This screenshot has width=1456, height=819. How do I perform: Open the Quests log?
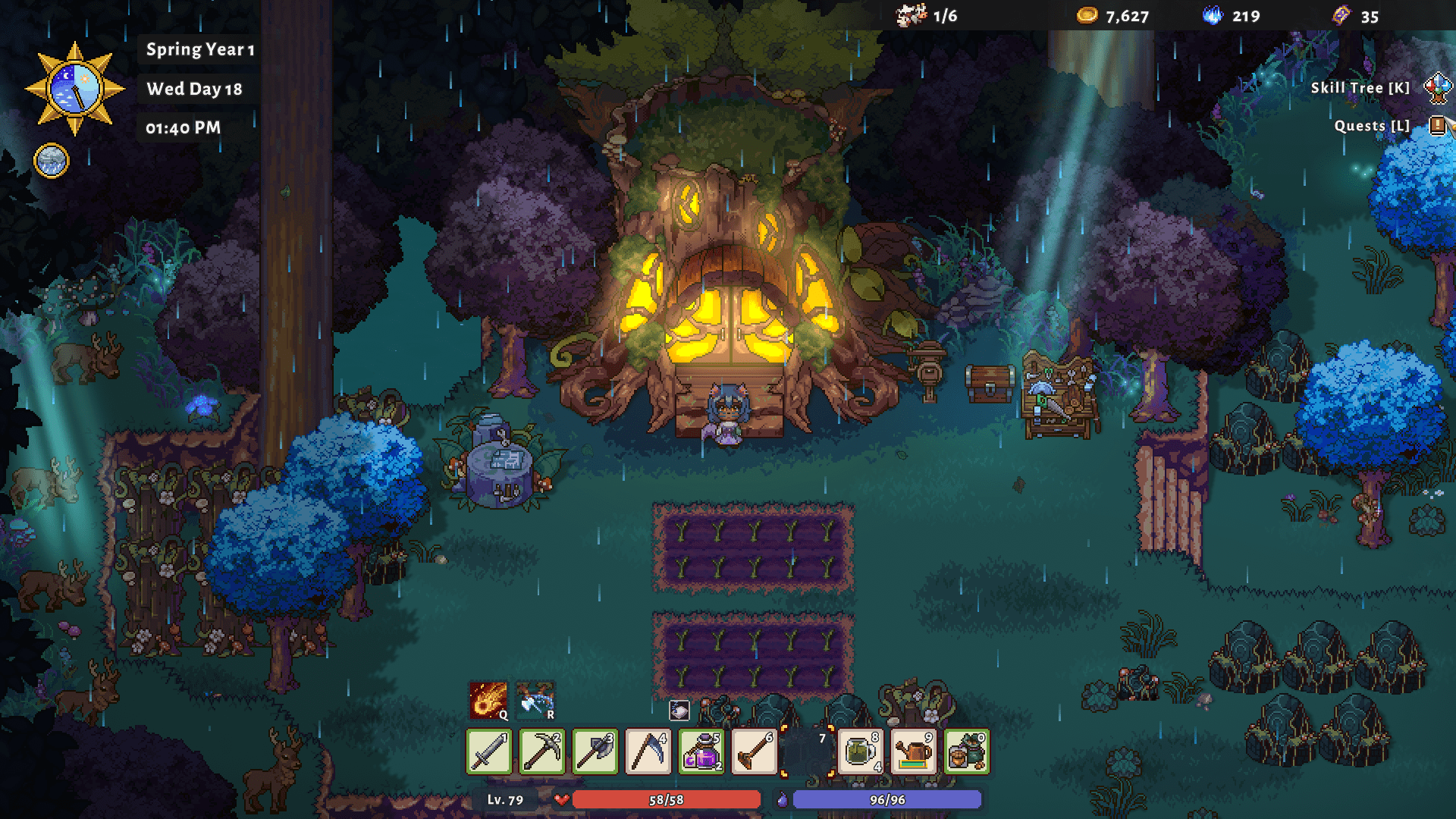(1438, 125)
